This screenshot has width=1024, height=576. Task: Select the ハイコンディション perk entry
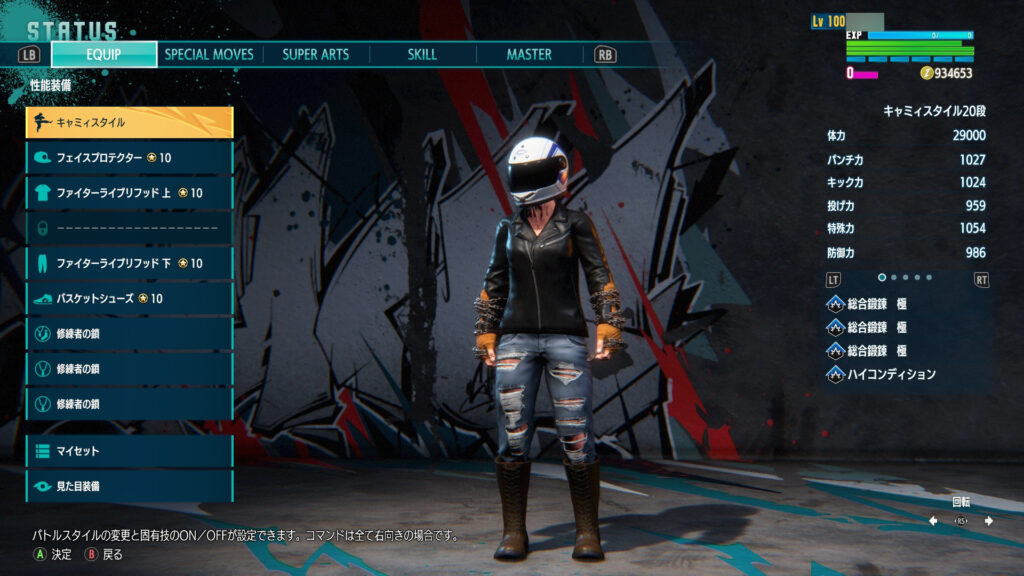tap(890, 374)
